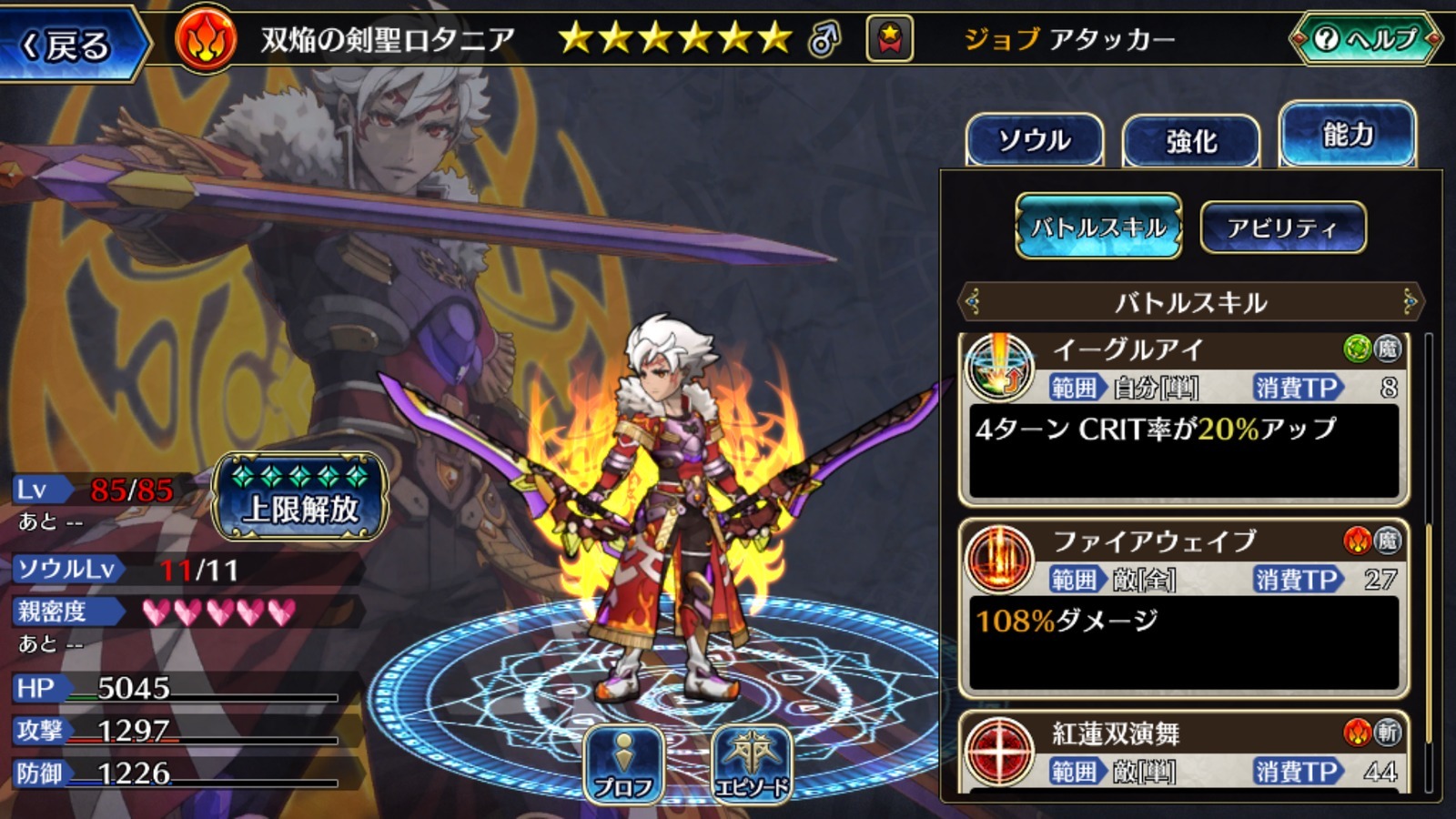The height and width of the screenshot is (819, 1456).
Task: Open the ヘルプ help screen
Action: 1366,39
